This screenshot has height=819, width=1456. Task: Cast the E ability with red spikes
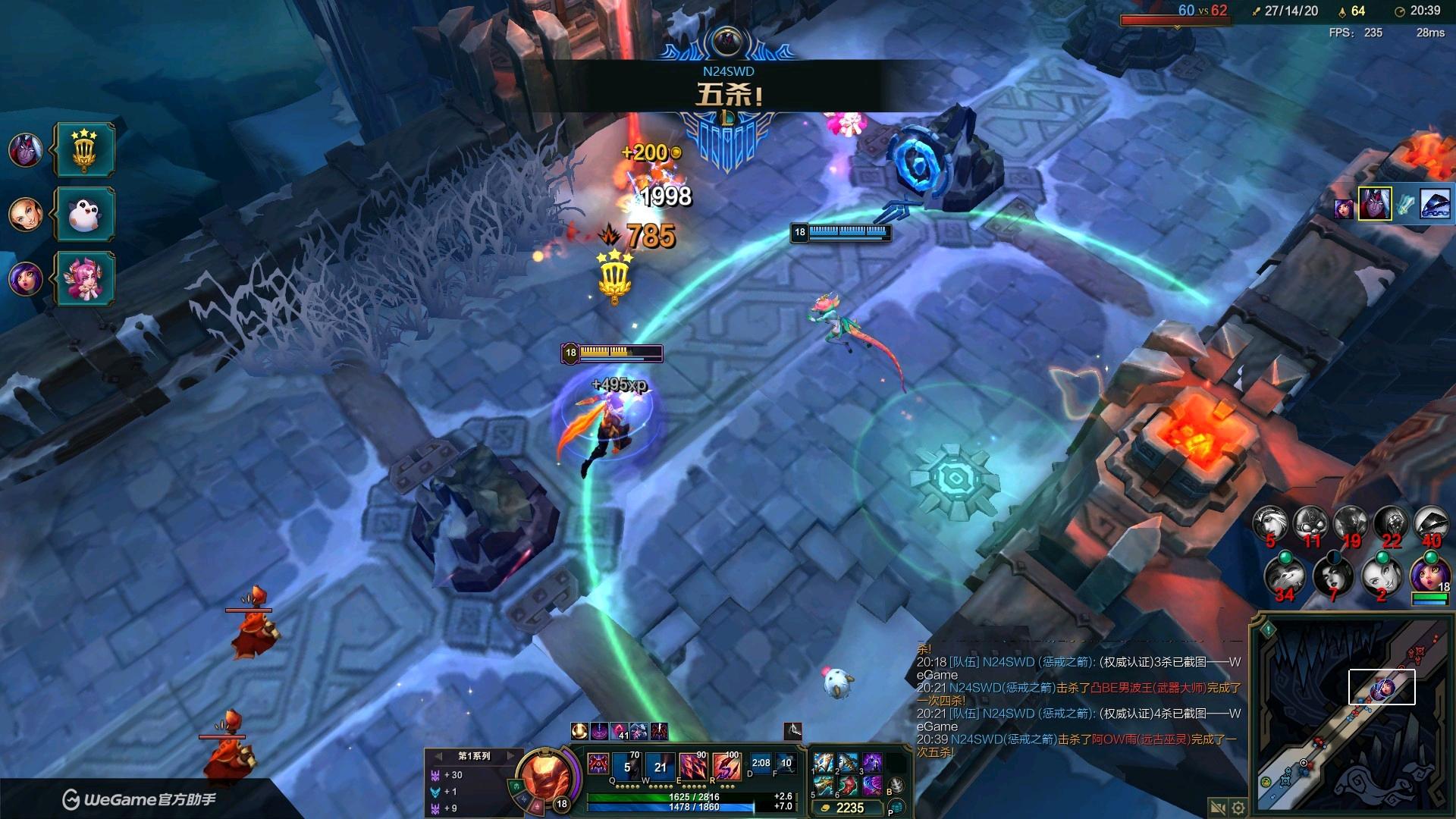coord(693,767)
